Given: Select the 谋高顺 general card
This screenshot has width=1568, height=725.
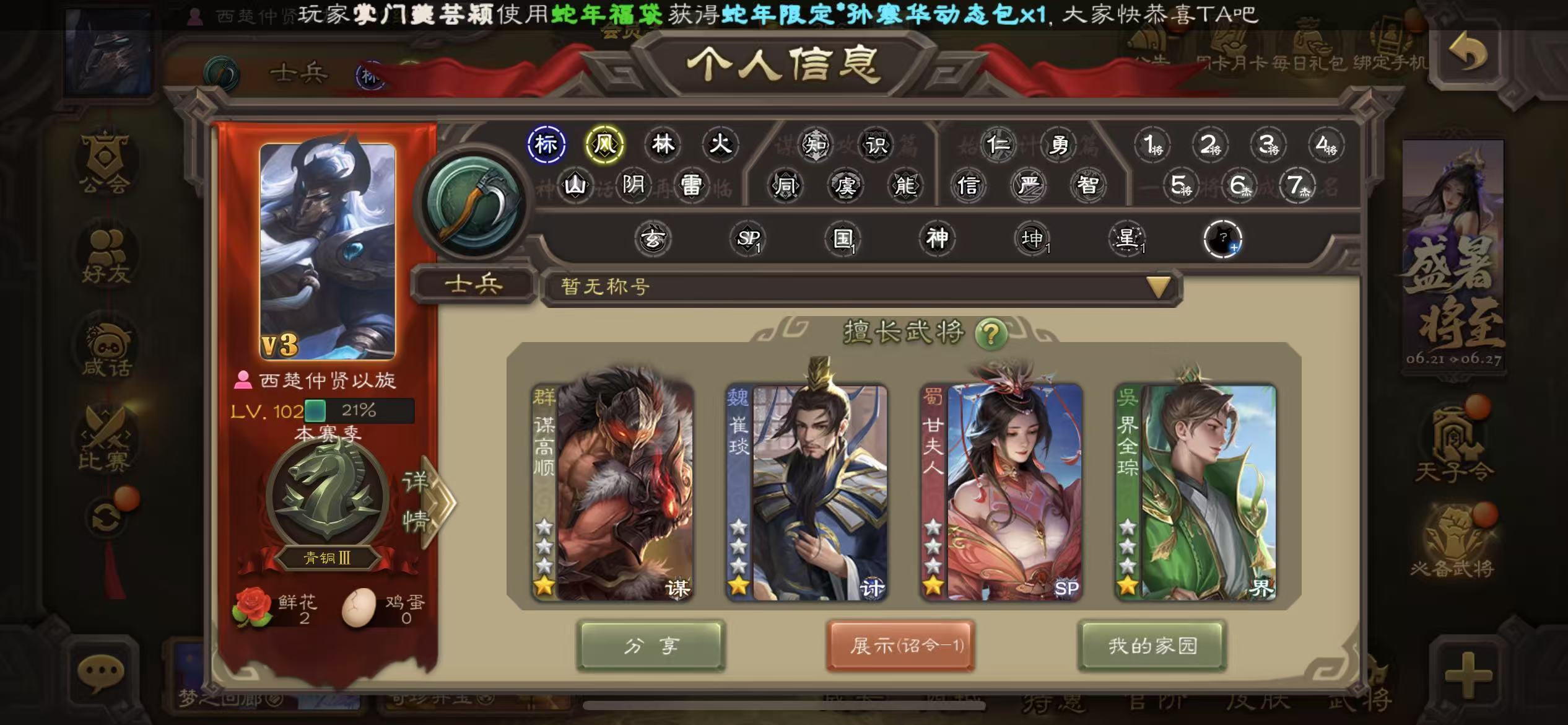Looking at the screenshot, I should click(613, 493).
